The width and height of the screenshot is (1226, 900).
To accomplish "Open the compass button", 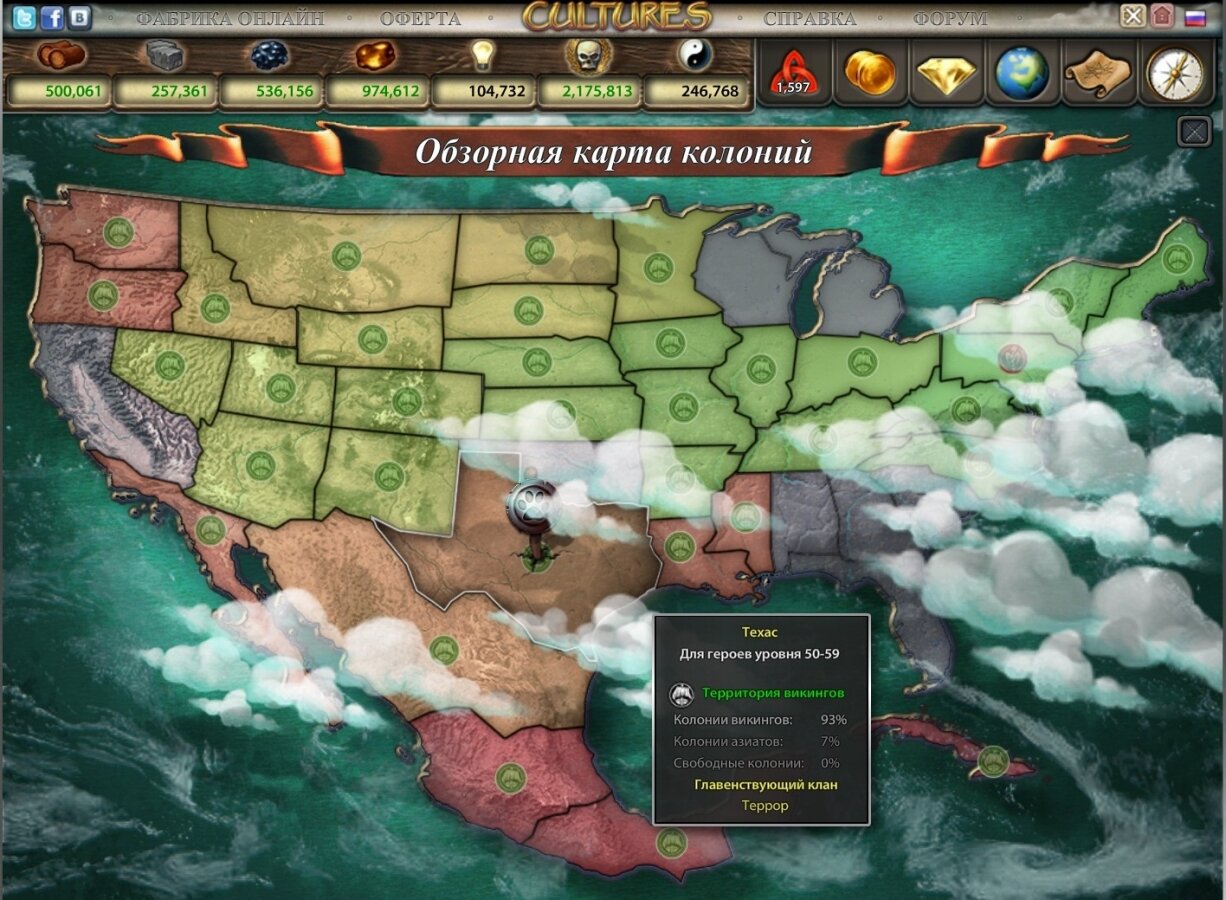I will [x=1173, y=72].
